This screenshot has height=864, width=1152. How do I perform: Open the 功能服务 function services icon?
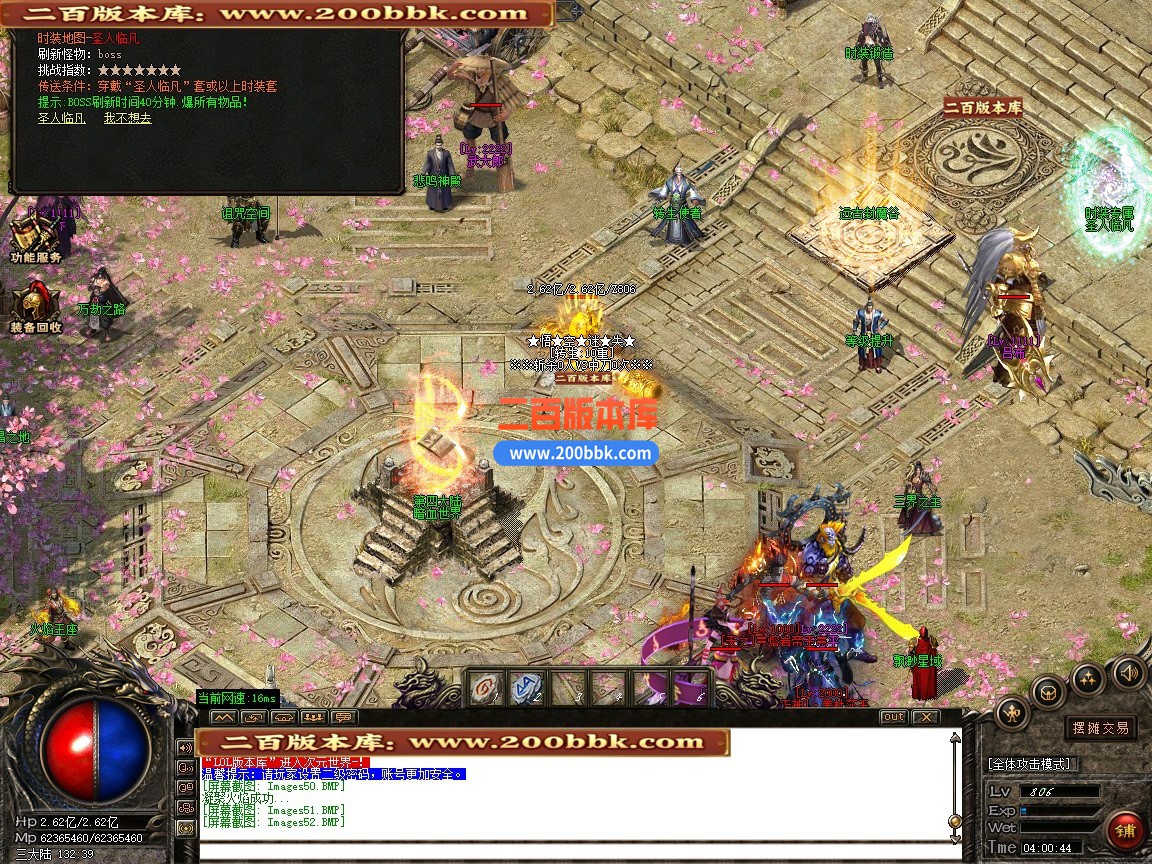click(34, 239)
